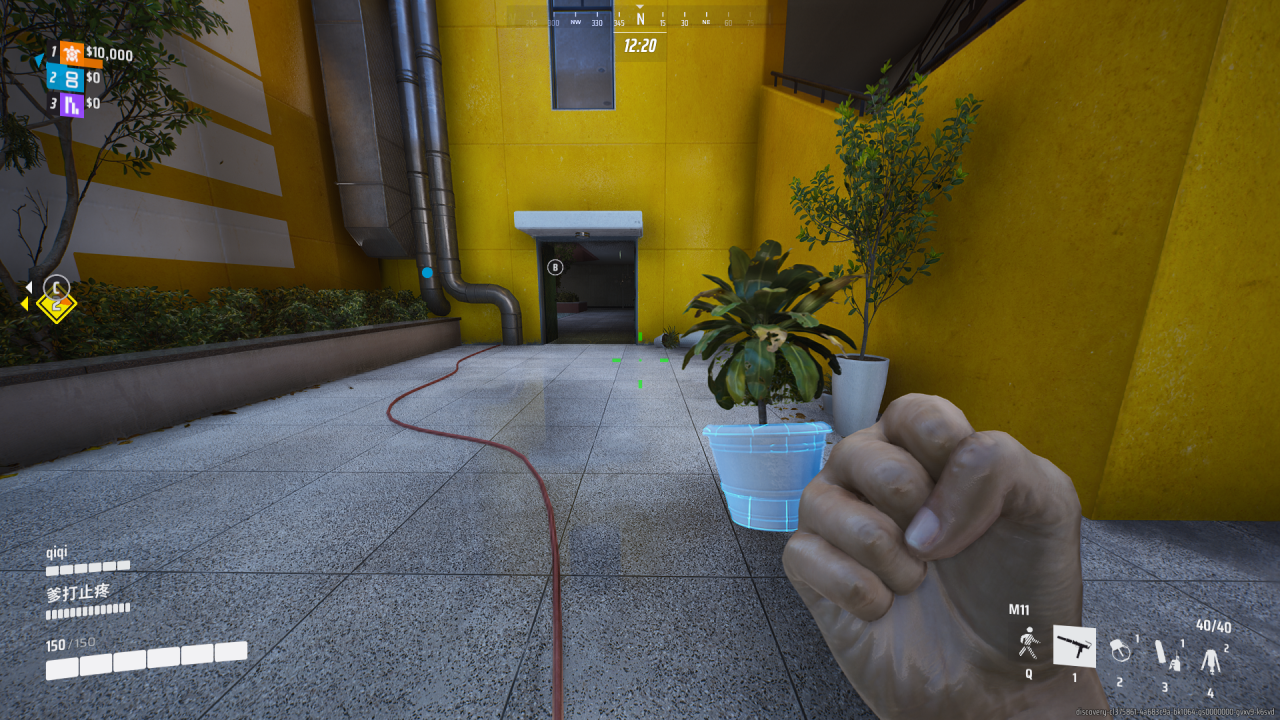1280x720 pixels.
Task: Select the M11 weapon slot
Action: click(1074, 647)
